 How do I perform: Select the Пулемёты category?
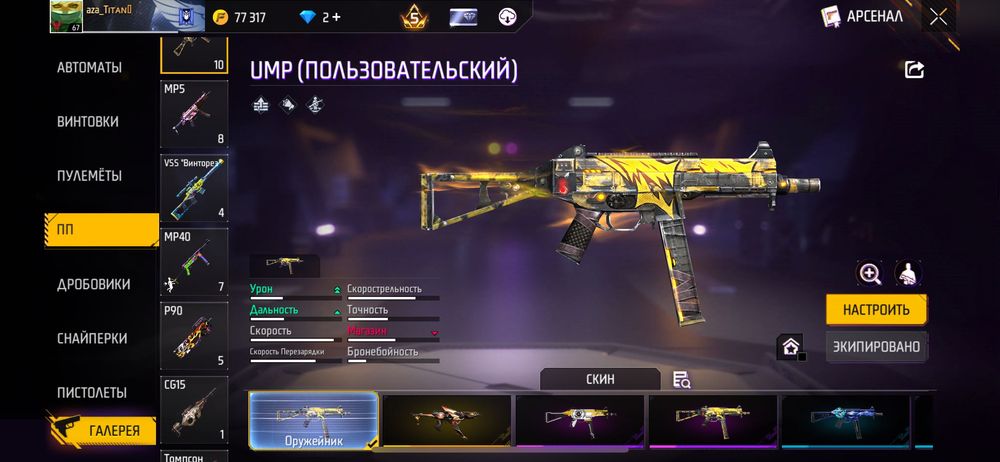(x=90, y=176)
